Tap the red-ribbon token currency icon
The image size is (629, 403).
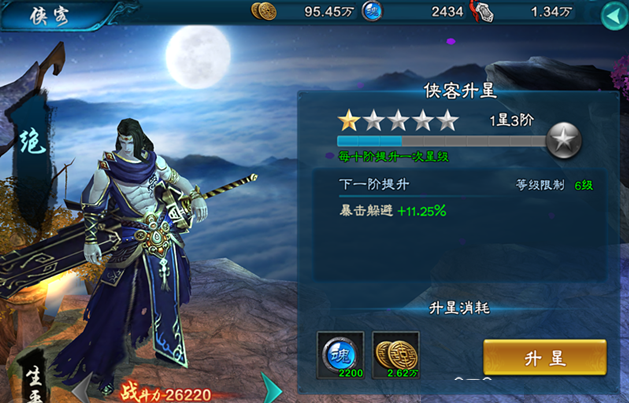483,12
